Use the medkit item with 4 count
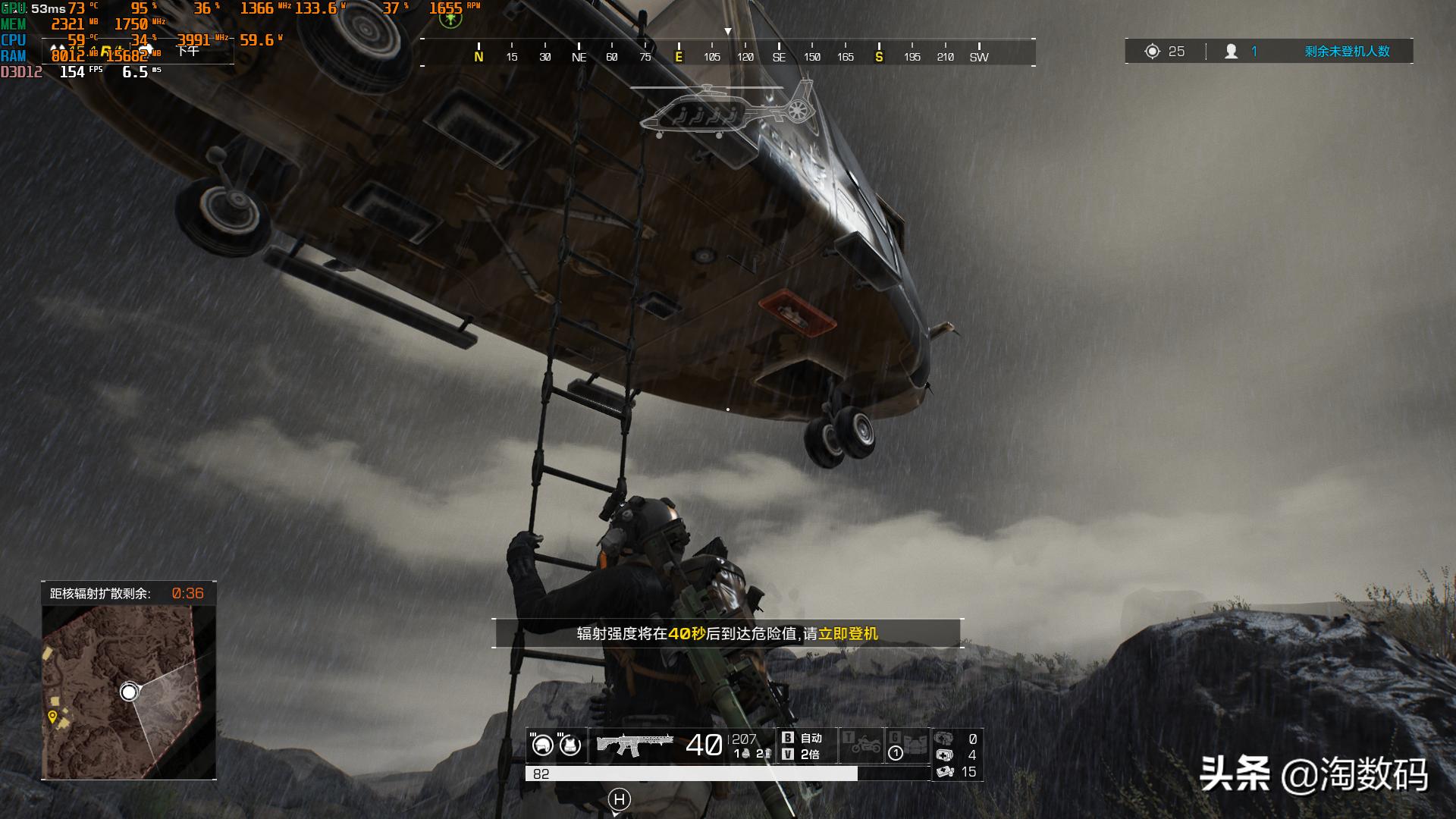This screenshot has height=819, width=1456. [x=945, y=755]
